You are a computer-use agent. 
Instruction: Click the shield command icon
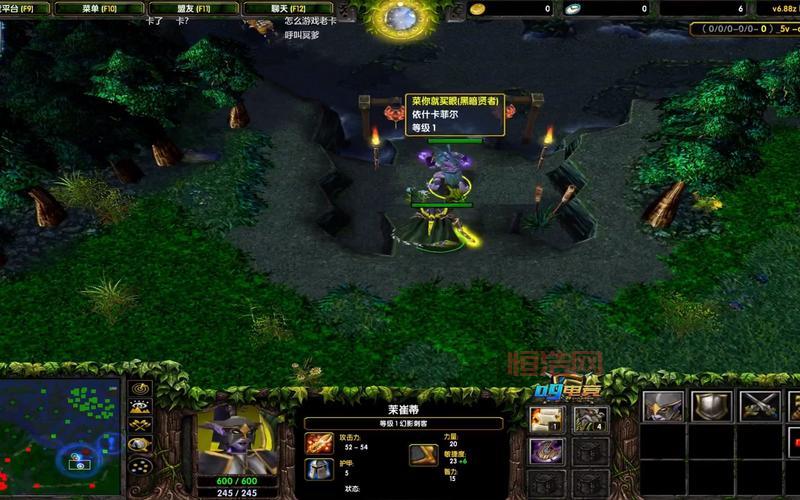[712, 406]
